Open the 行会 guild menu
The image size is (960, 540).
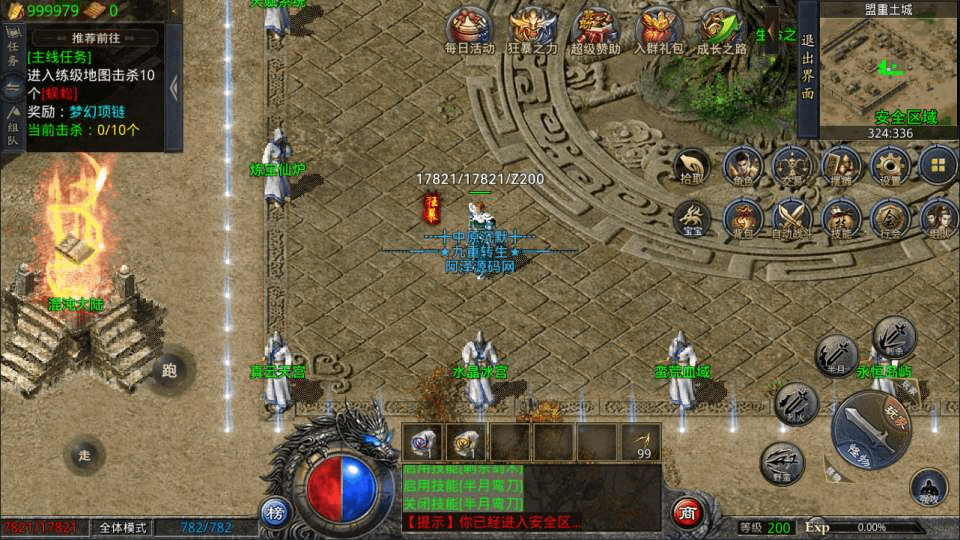pos(889,217)
